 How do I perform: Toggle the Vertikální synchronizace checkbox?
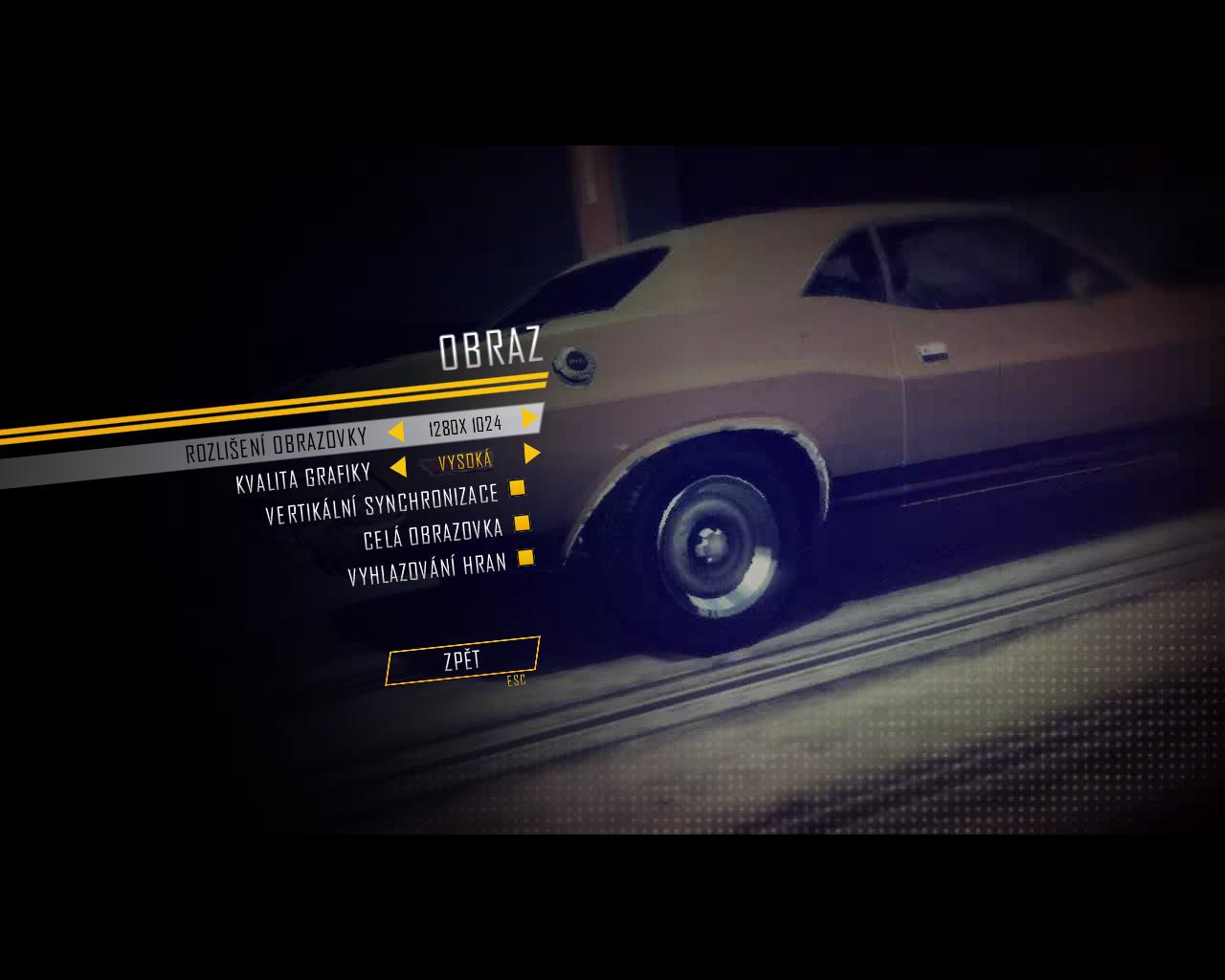(517, 488)
